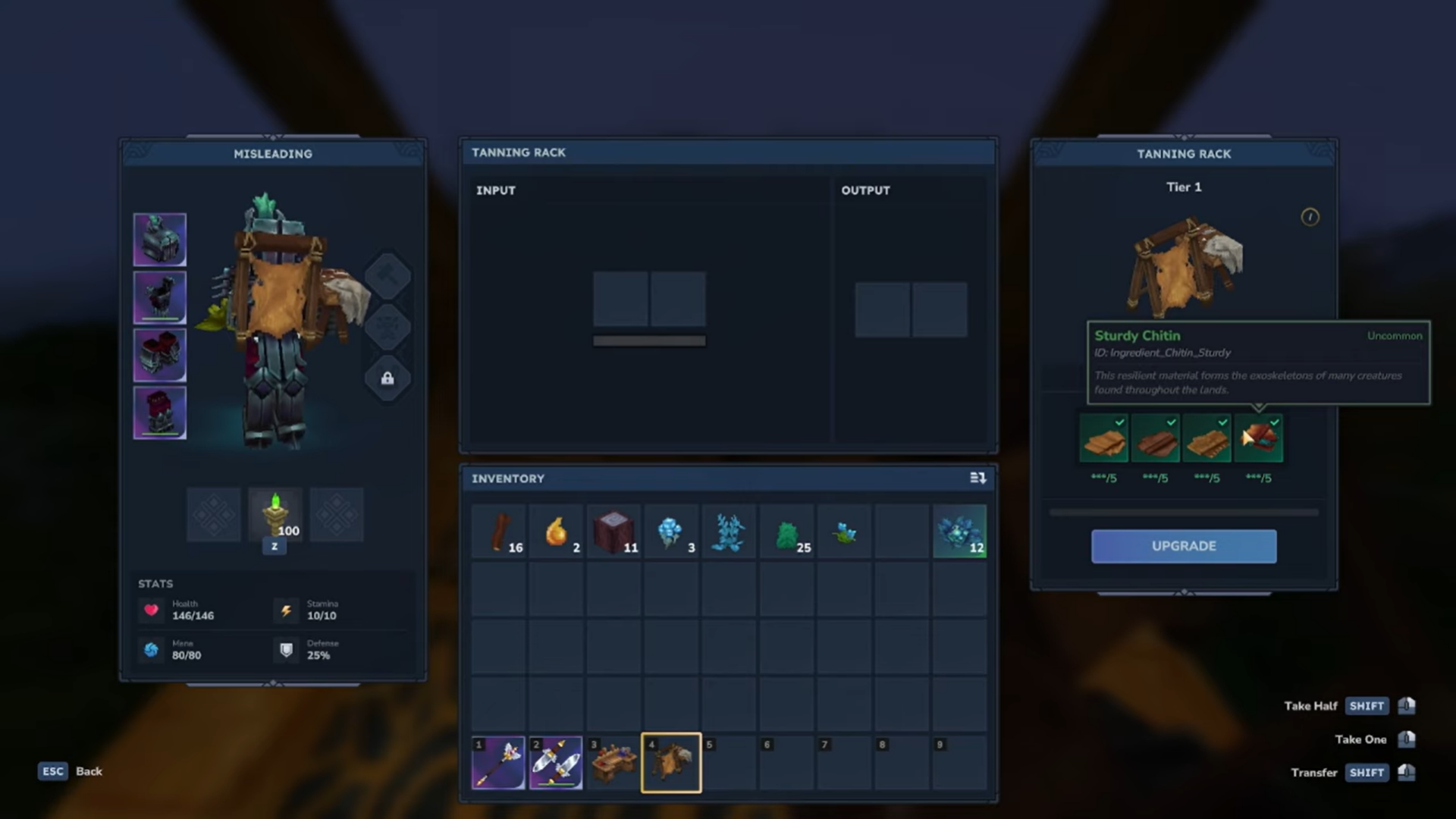Screen dimensions: 1456x819
Task: Select the equipped helmet slot icon
Action: [160, 240]
